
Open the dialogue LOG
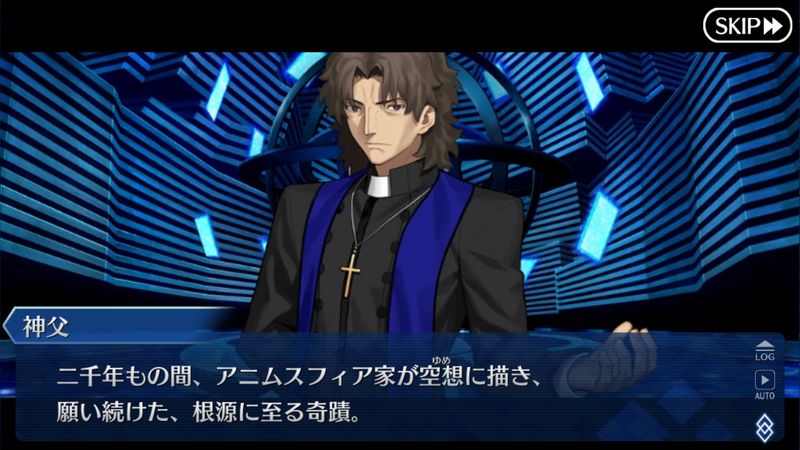point(764,349)
